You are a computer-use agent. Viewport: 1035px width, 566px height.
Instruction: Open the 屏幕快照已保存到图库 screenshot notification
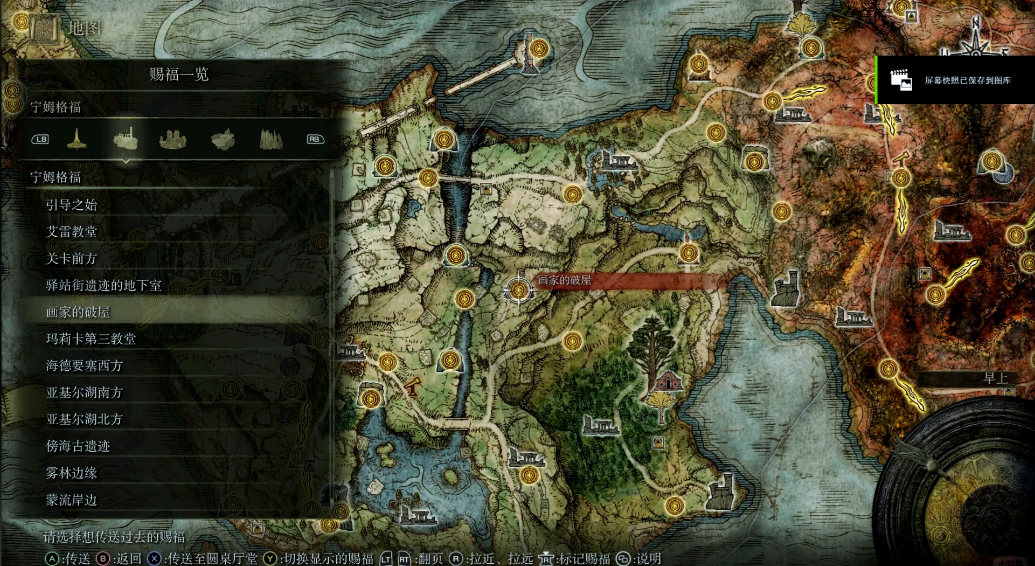(x=955, y=79)
